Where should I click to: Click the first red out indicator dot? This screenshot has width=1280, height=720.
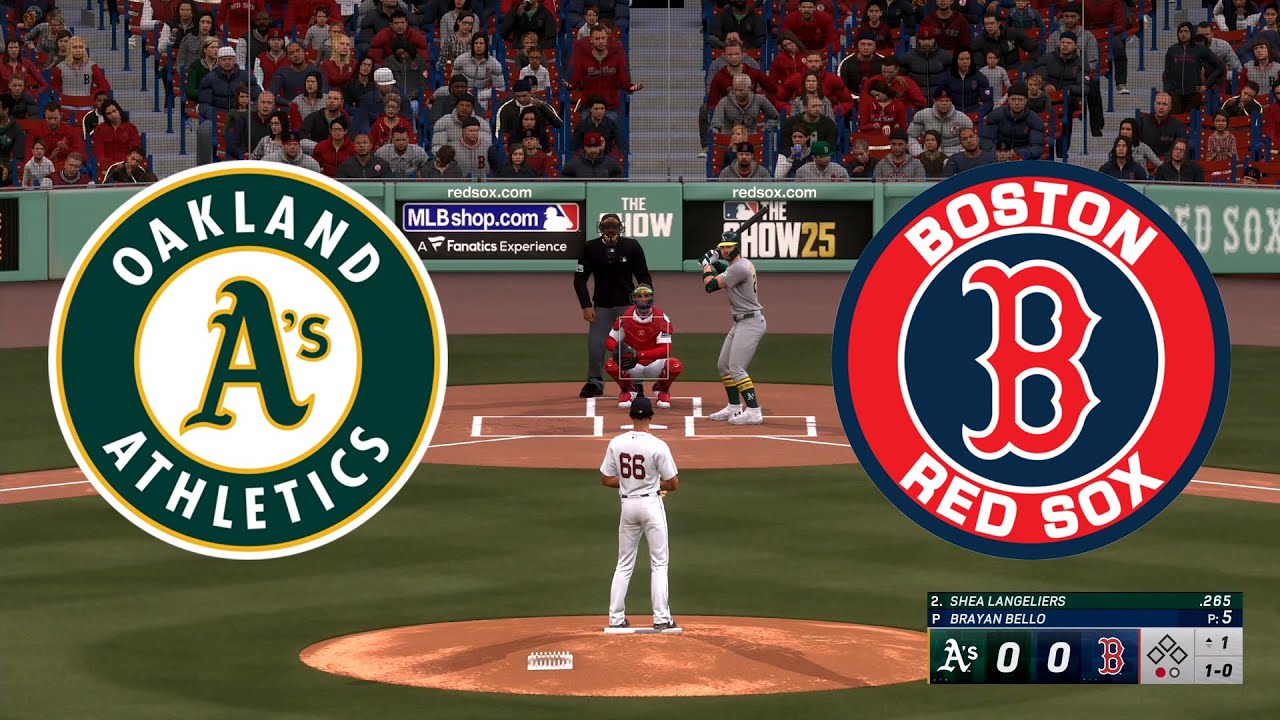coord(1161,674)
